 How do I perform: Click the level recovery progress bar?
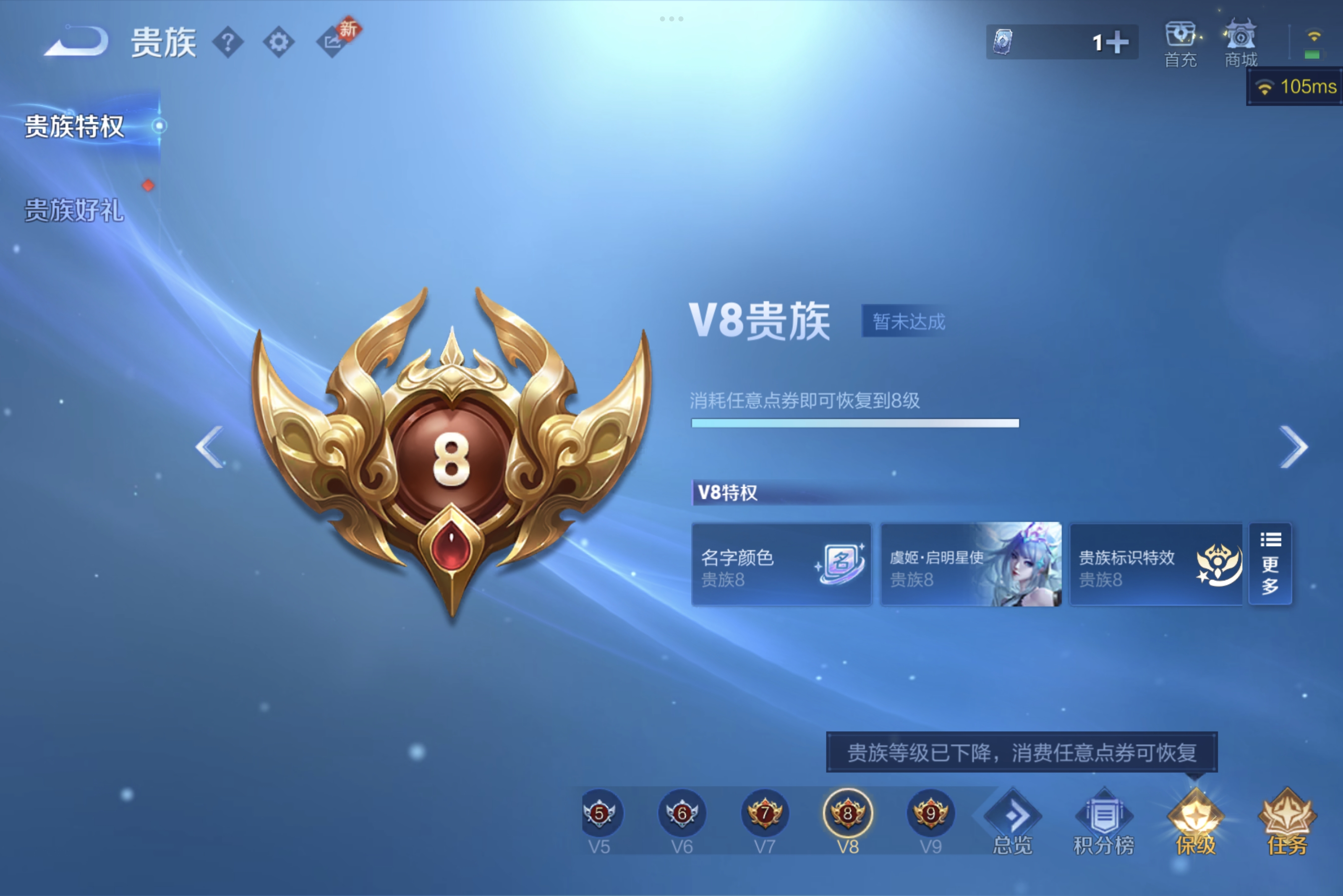coord(855,423)
